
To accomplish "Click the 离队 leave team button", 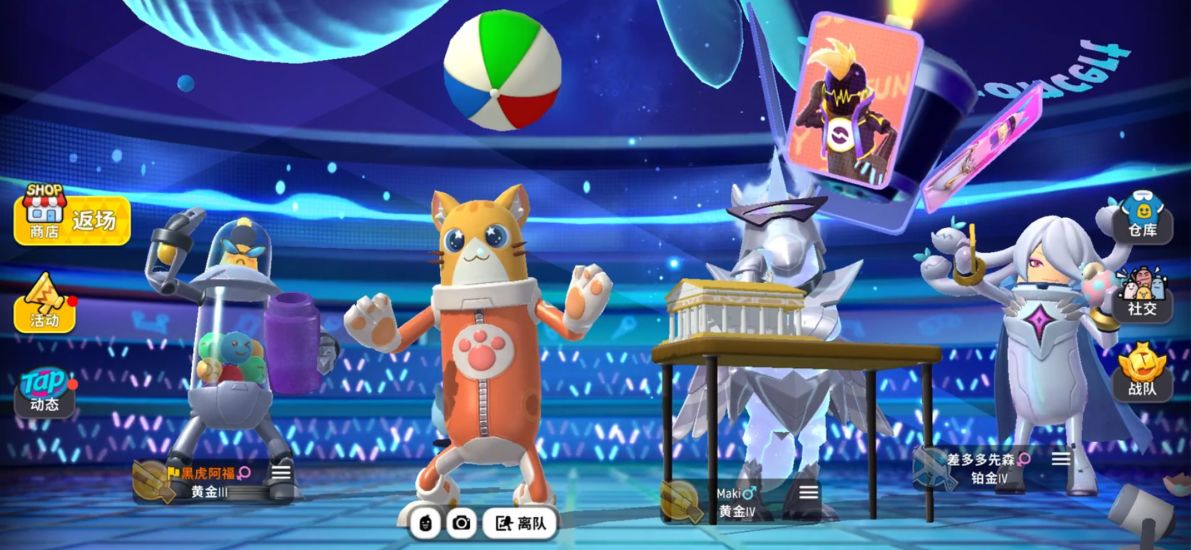I will (x=521, y=522).
